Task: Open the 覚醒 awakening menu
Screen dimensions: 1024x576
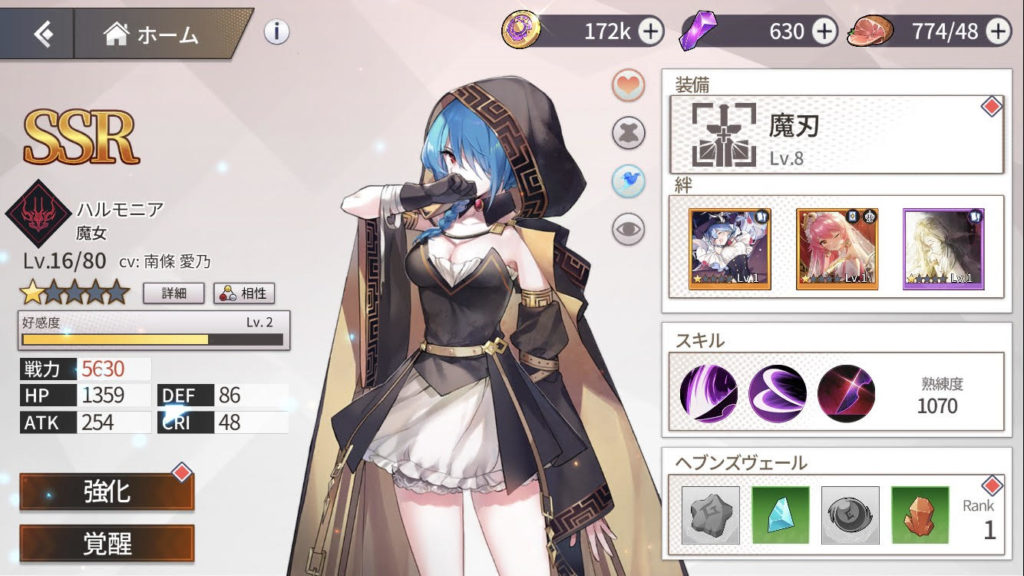Action: coord(107,543)
